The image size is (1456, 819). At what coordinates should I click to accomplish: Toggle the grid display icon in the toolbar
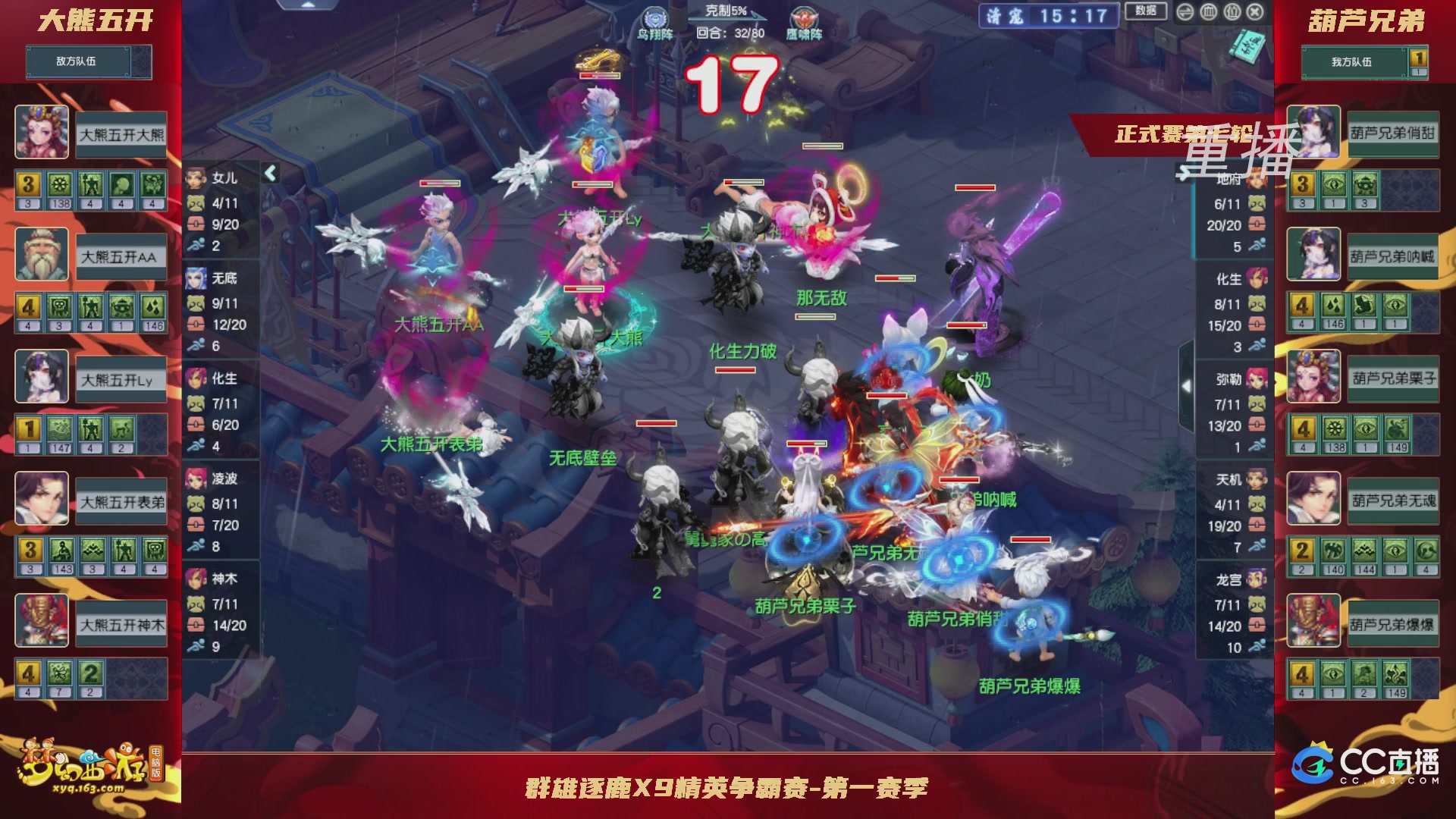(1209, 12)
